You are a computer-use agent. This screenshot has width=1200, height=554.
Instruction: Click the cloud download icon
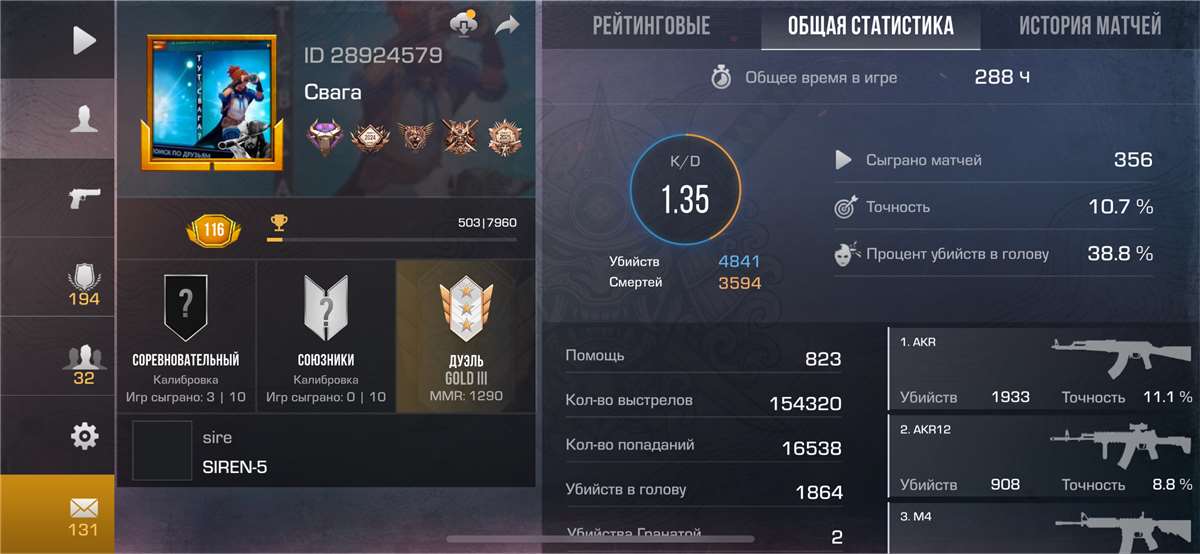[x=464, y=24]
